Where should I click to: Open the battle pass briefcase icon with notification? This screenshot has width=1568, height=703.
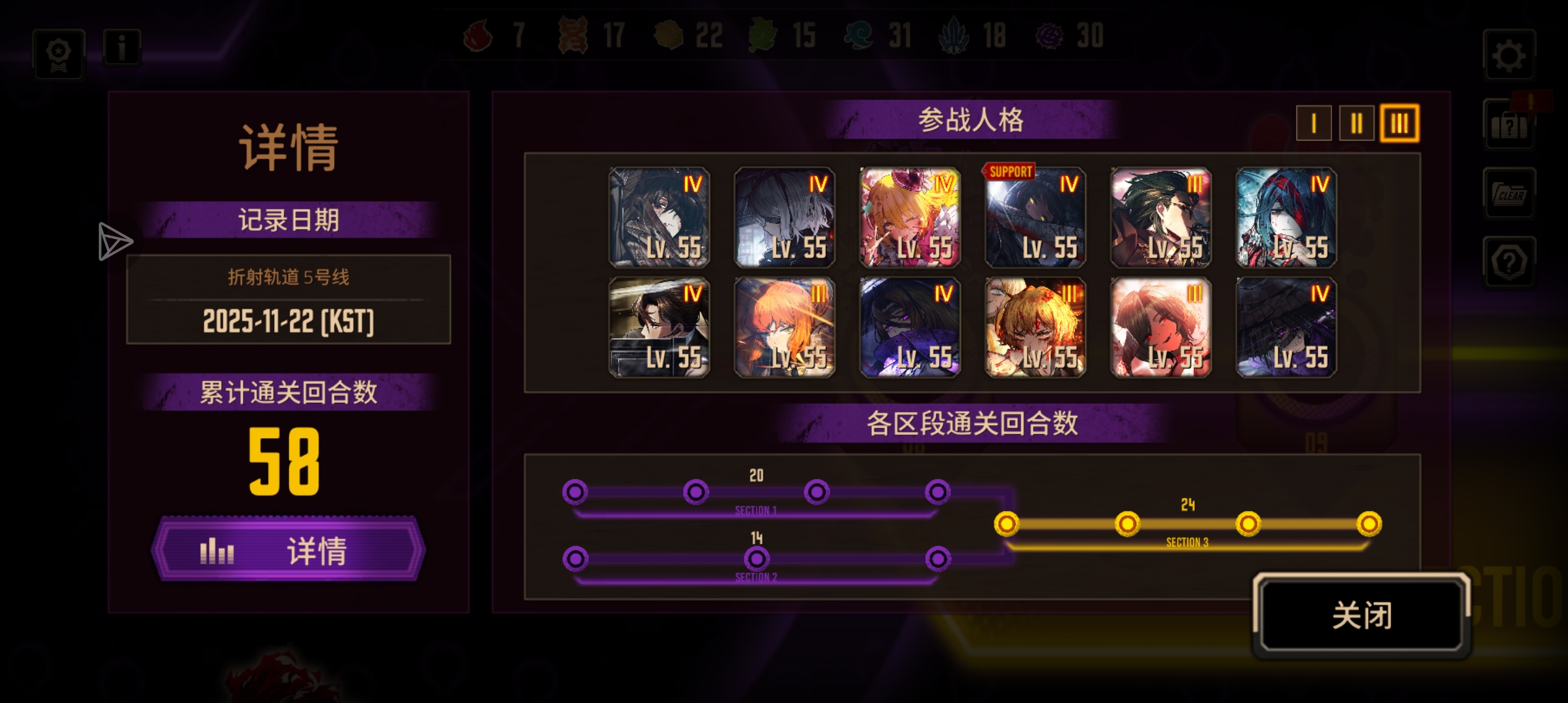(x=1509, y=125)
